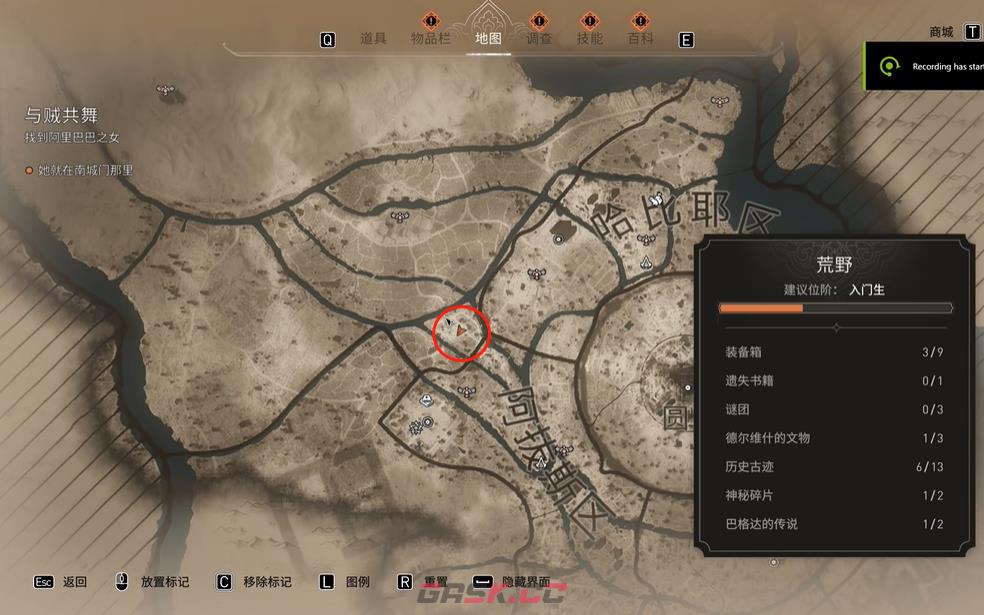Open the 技能 skills tab
The height and width of the screenshot is (615, 984).
(x=590, y=39)
